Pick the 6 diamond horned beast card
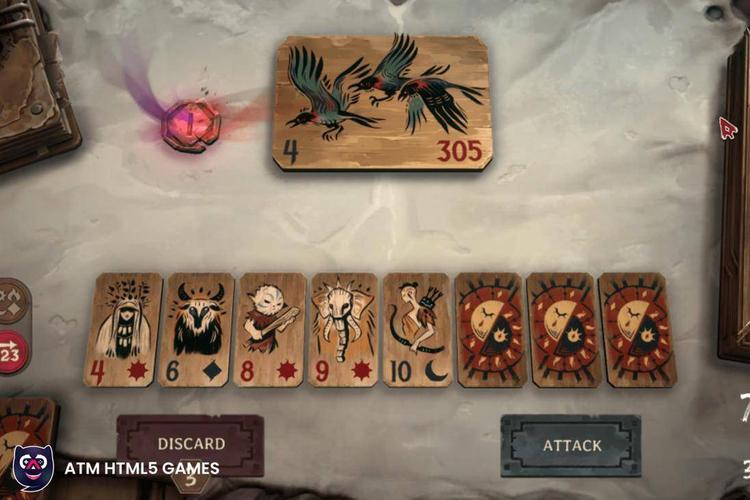 pyautogui.click(x=196, y=330)
